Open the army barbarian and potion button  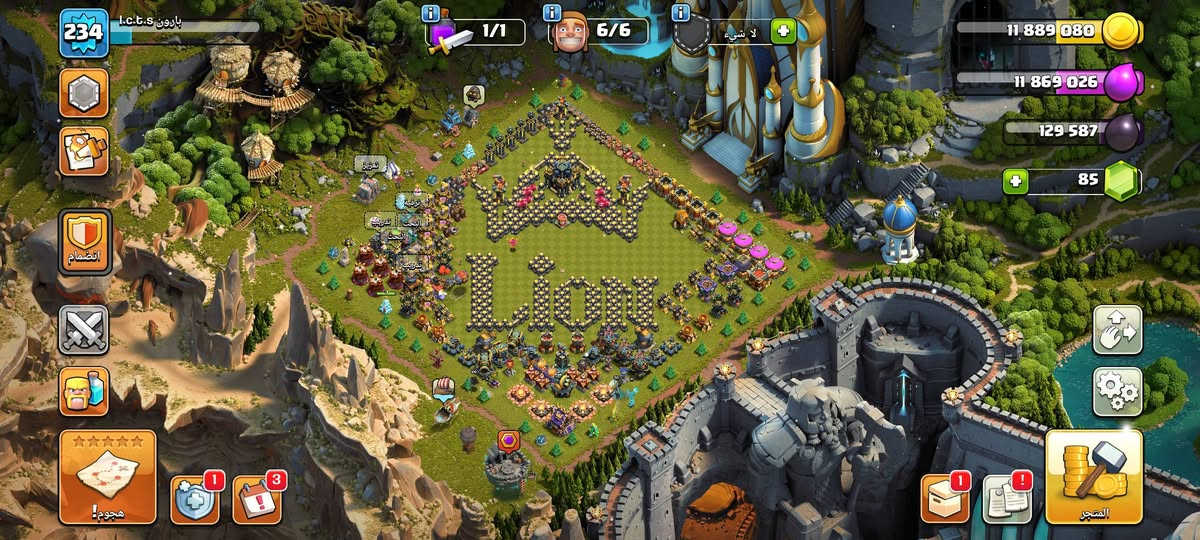click(84, 391)
